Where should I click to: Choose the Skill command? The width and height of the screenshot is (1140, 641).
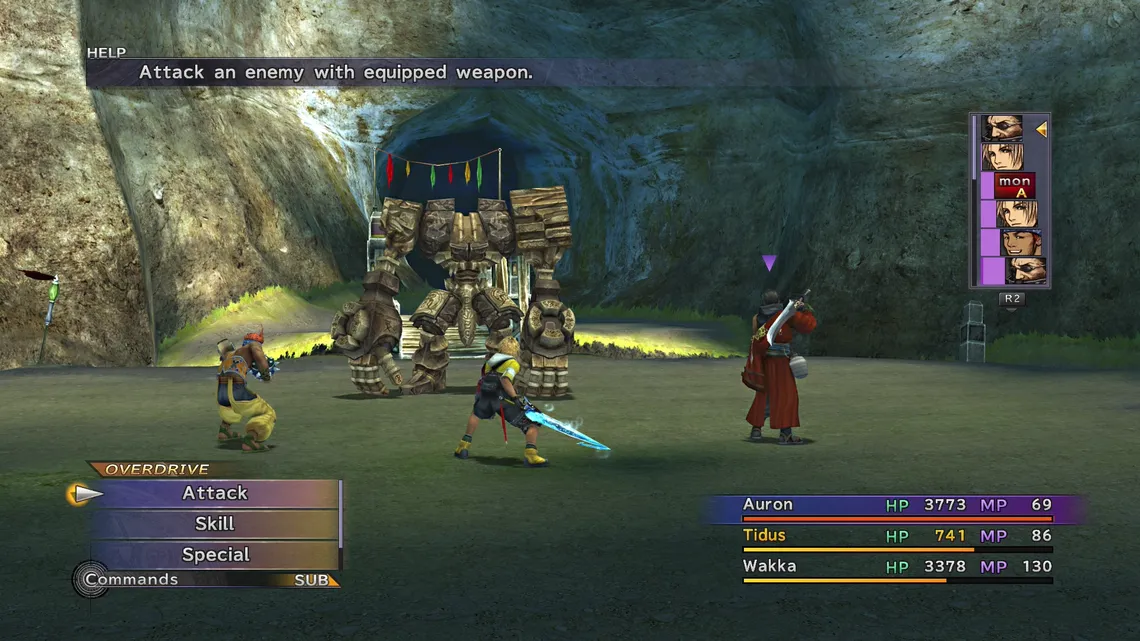pos(215,524)
